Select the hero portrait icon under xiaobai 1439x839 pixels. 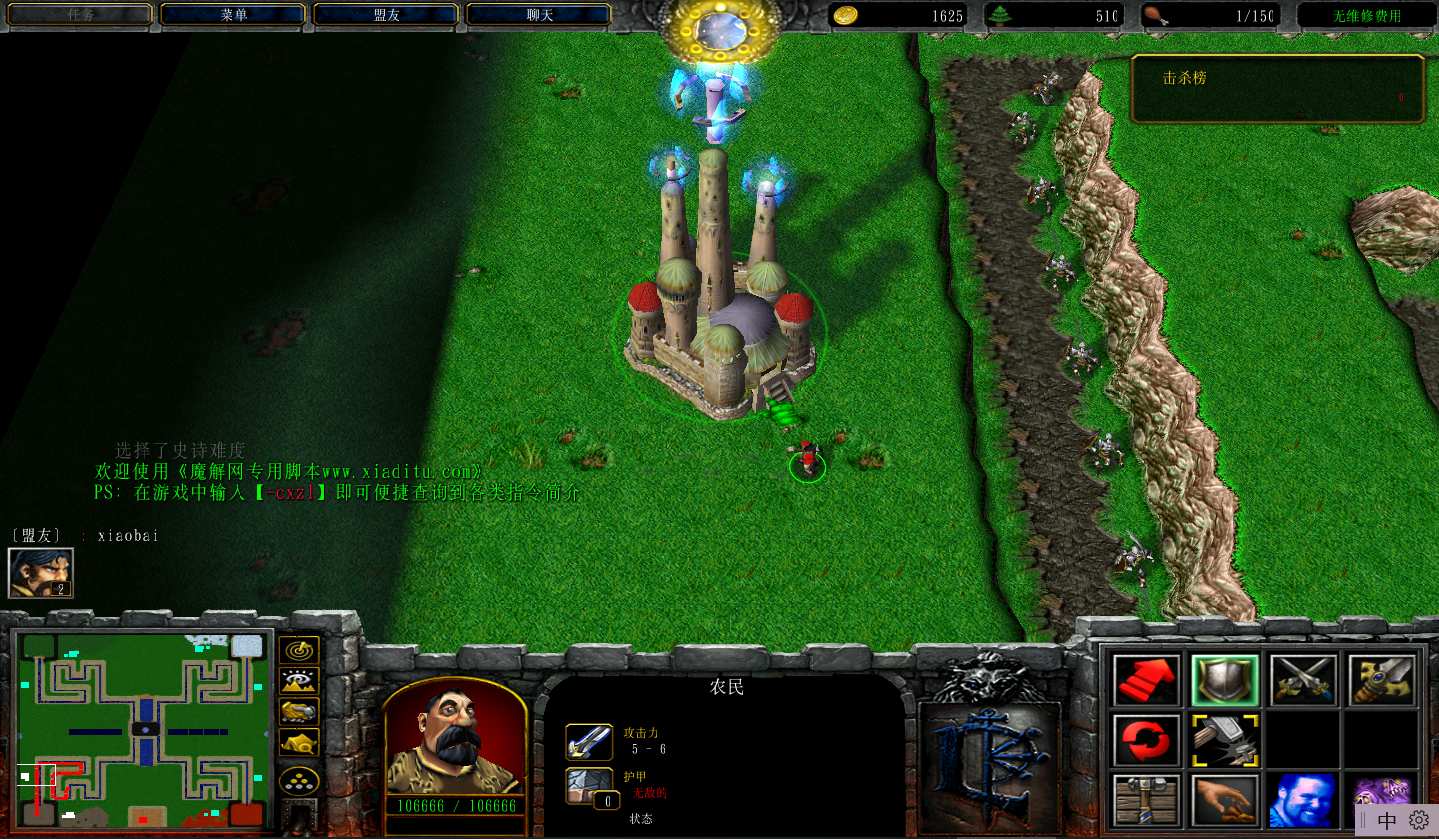[40, 573]
